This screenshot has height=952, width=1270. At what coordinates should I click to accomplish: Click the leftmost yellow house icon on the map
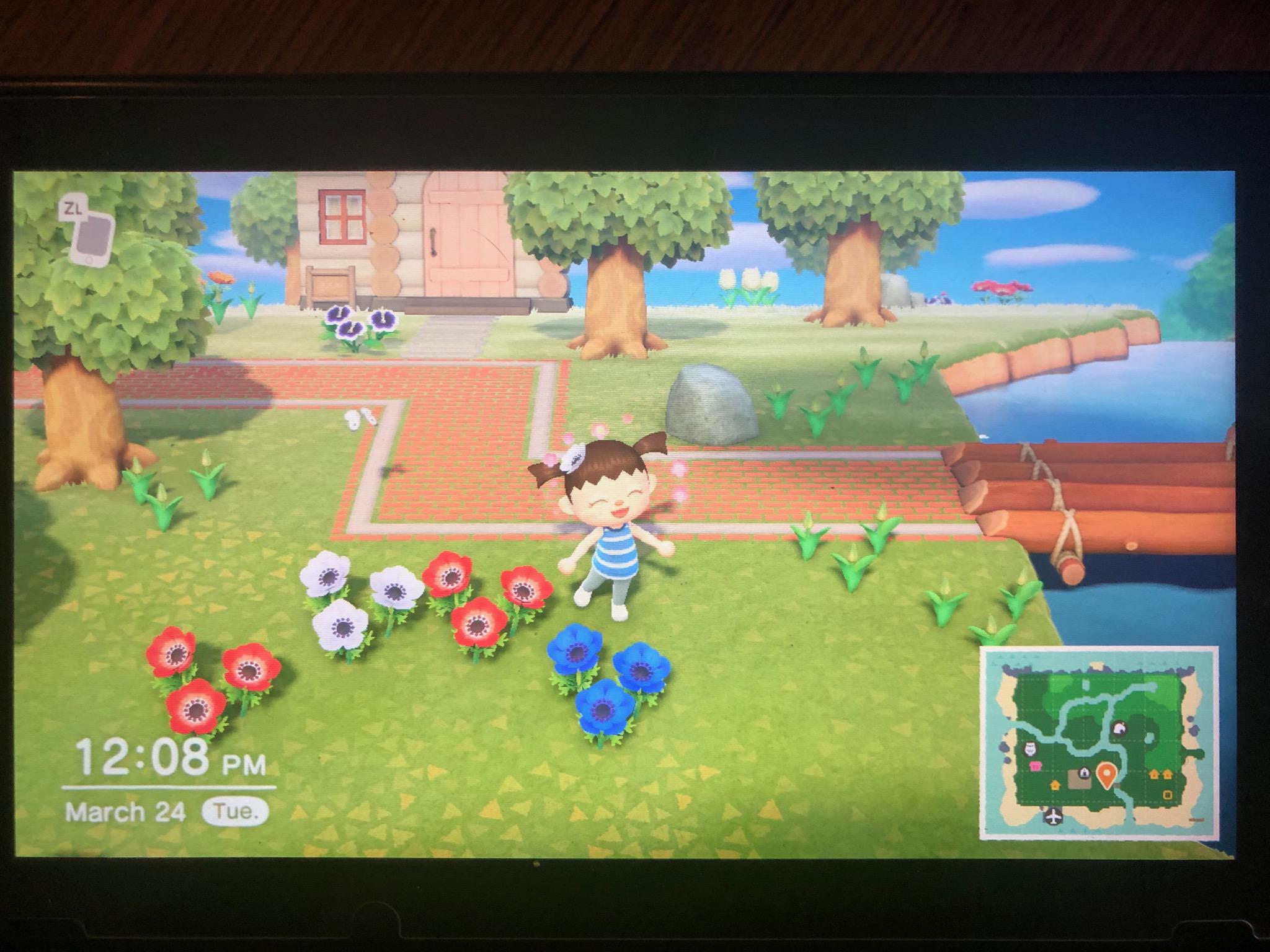[x=1055, y=786]
